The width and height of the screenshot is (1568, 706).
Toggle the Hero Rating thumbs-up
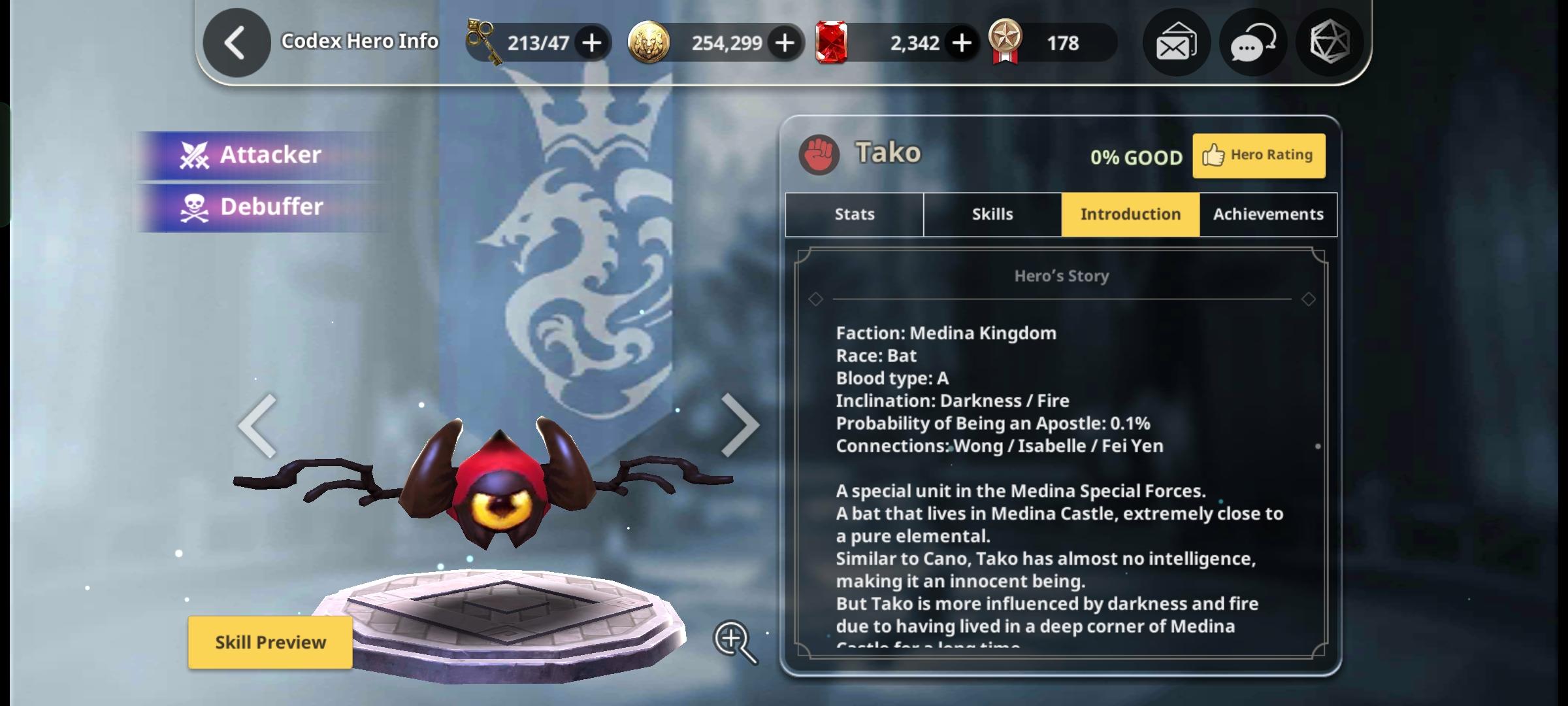tap(1258, 155)
